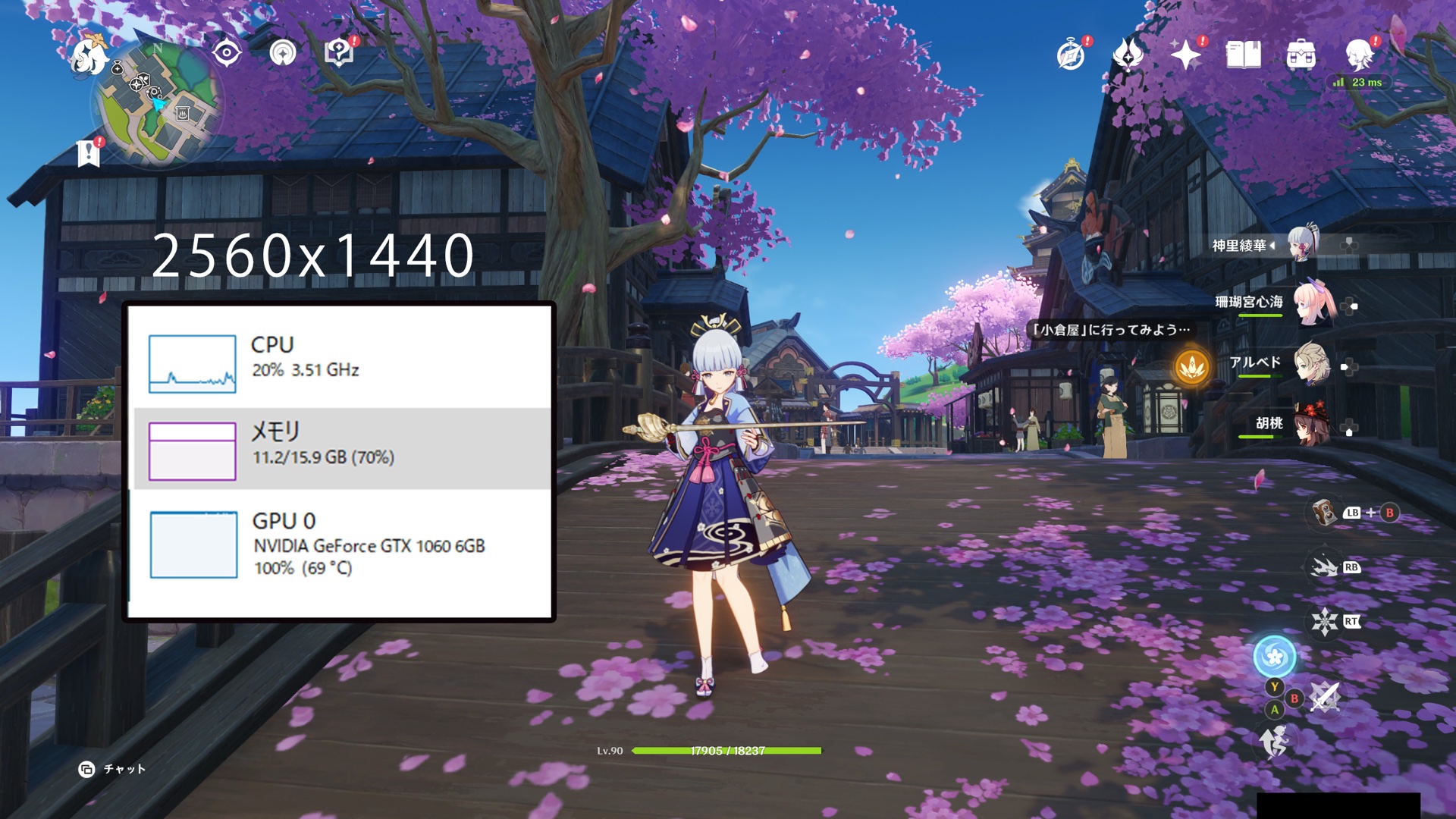Use the snowflake elemental skill icon
The height and width of the screenshot is (819, 1456).
(x=1325, y=622)
